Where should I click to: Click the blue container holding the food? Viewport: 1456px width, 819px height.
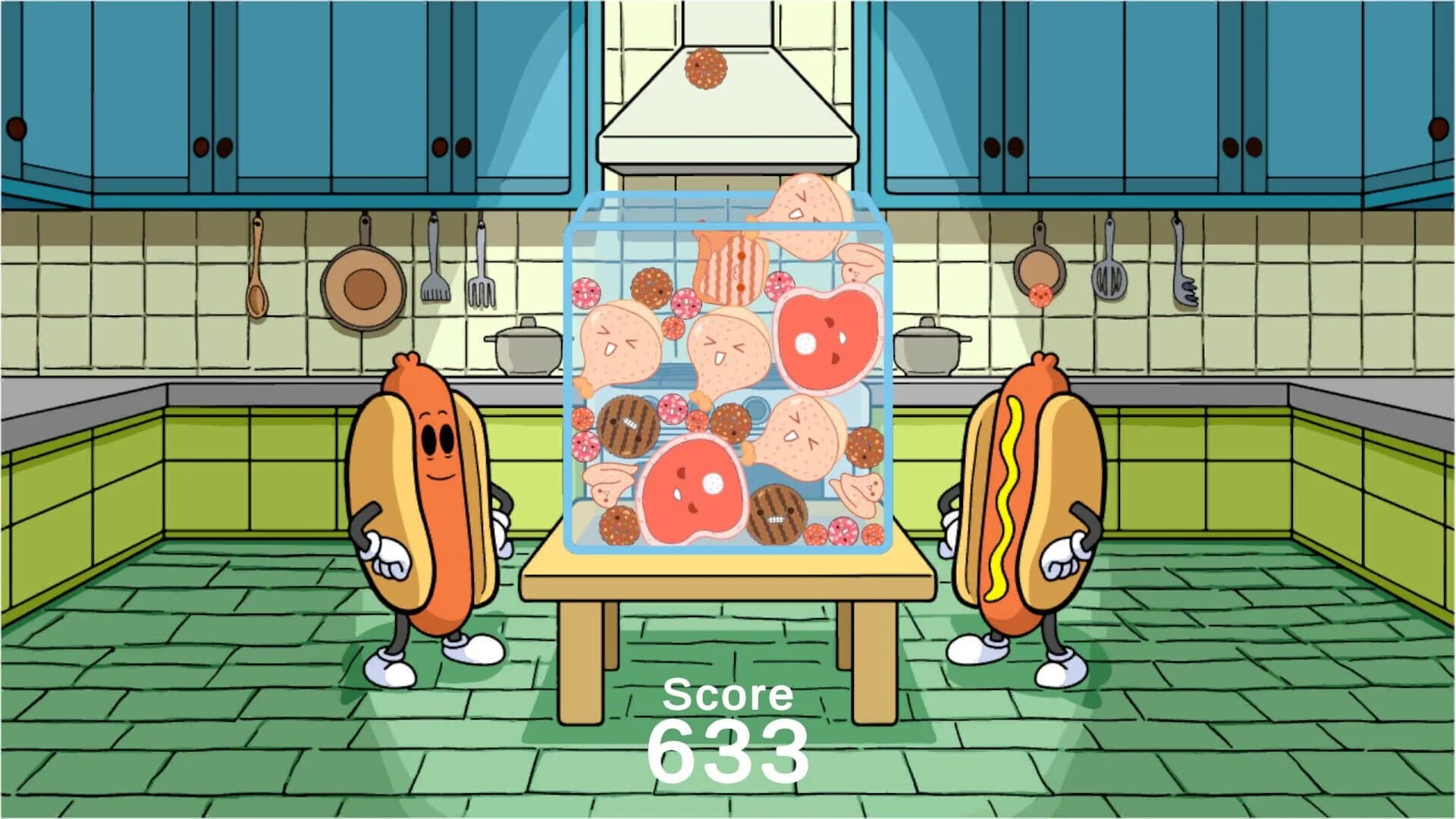[728, 372]
